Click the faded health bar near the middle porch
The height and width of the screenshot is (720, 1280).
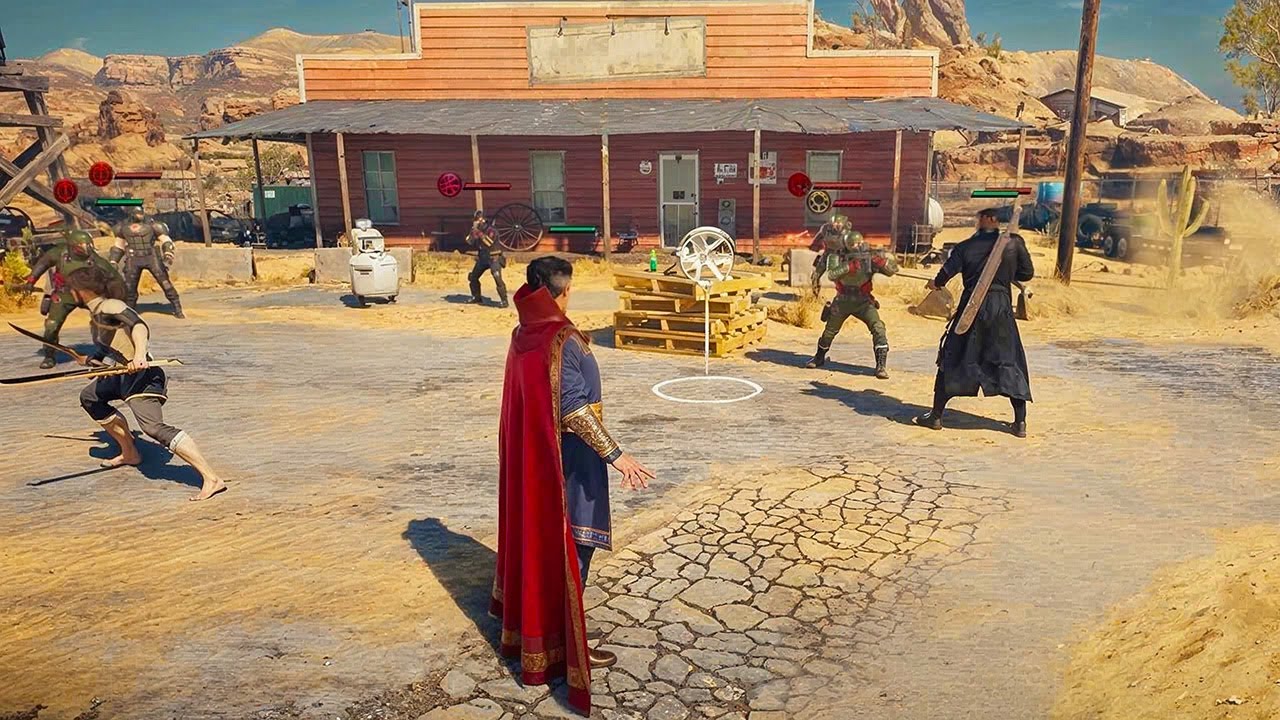(x=572, y=229)
